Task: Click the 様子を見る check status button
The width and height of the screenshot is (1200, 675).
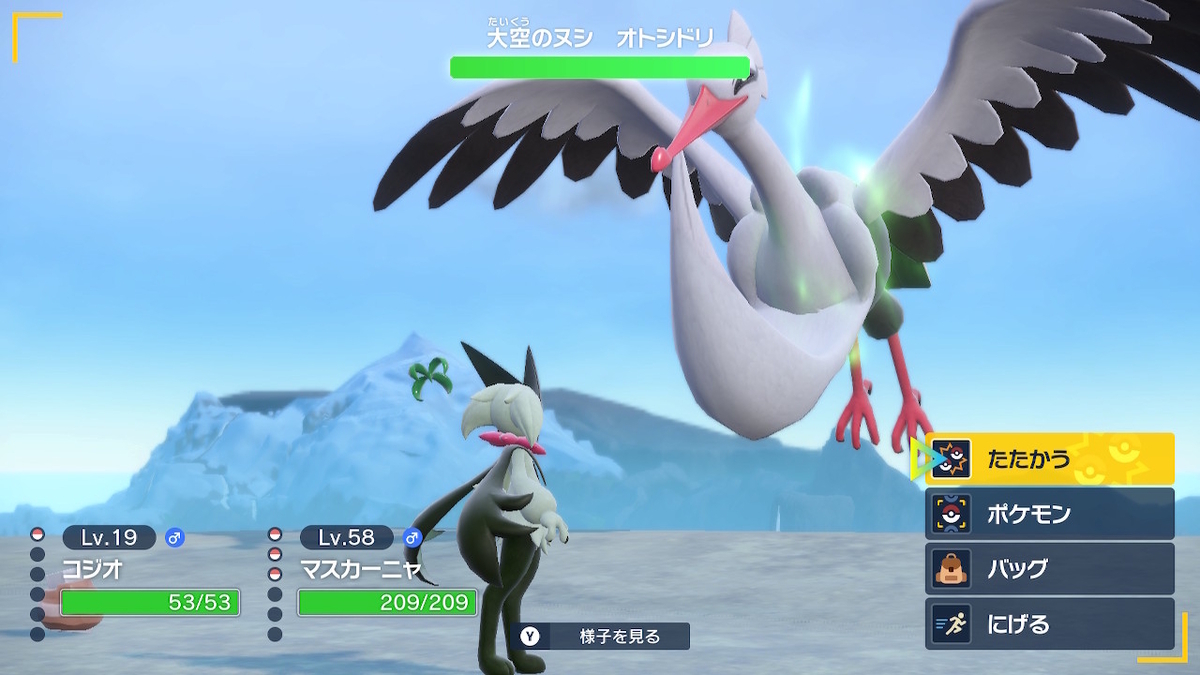Action: point(603,636)
